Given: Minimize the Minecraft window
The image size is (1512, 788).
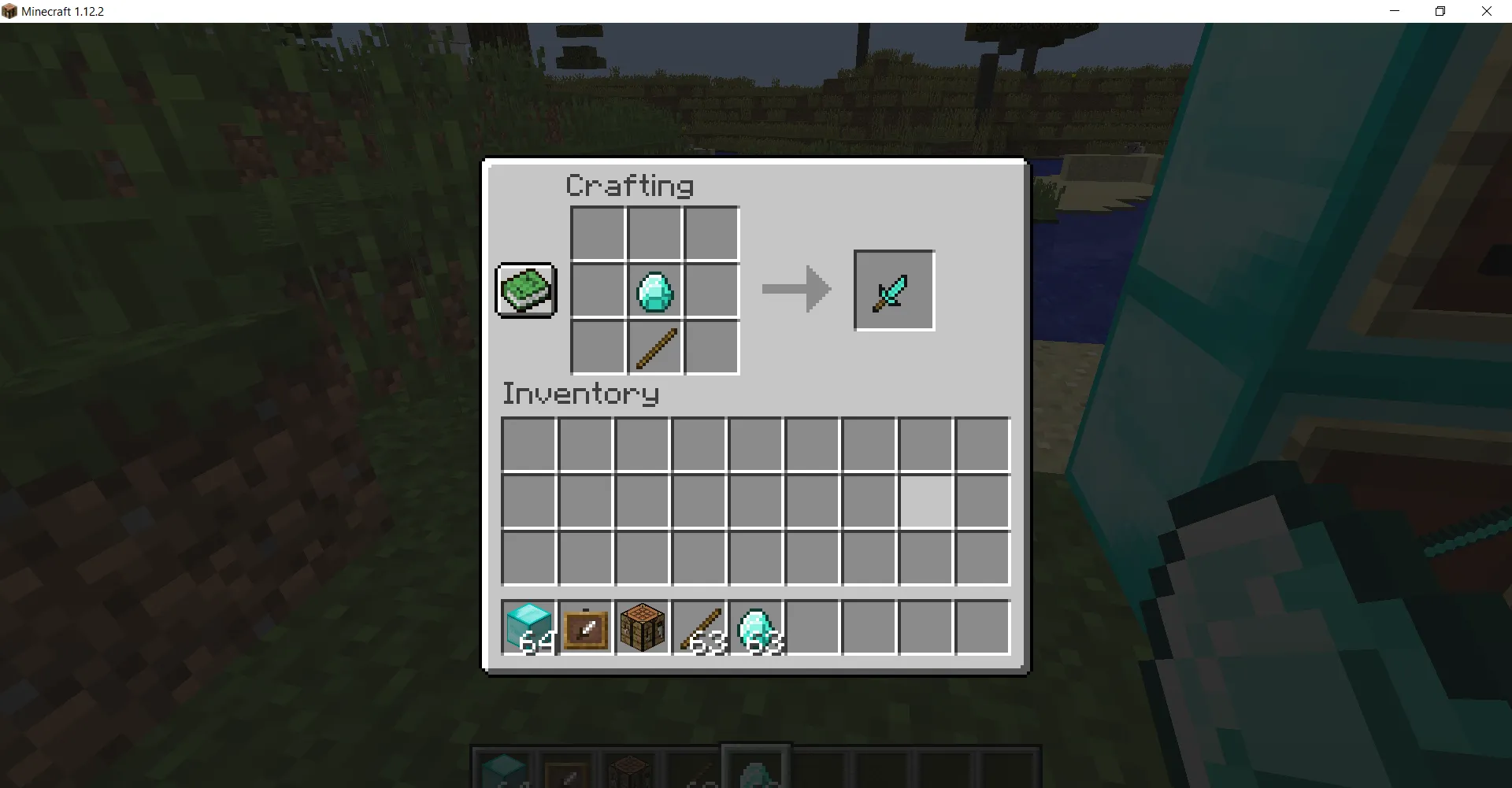Looking at the screenshot, I should (x=1394, y=11).
